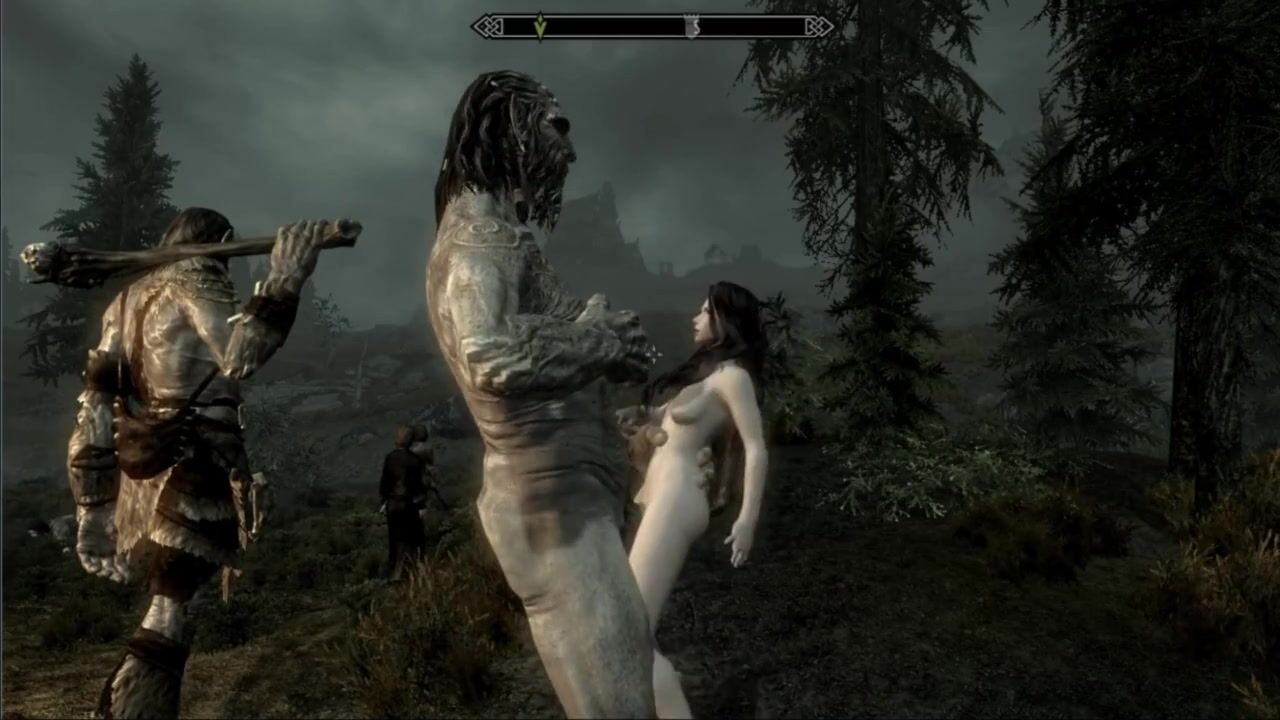
Task: Click the quest arrow marker on the compass
Action: (x=540, y=26)
